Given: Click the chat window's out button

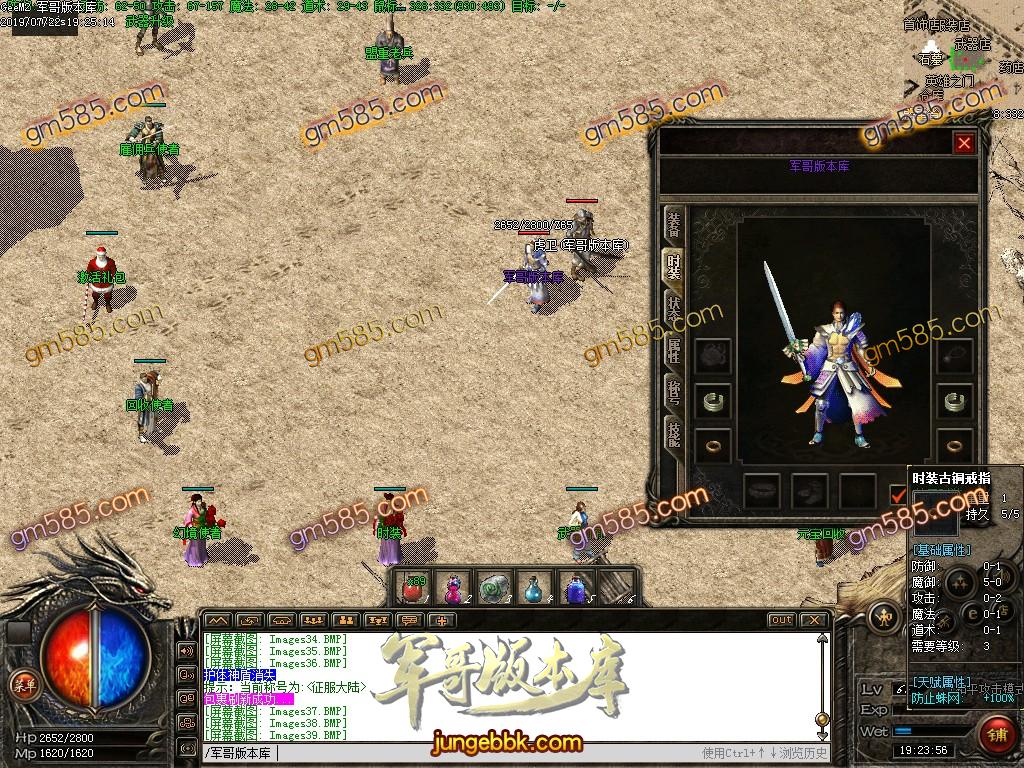Looking at the screenshot, I should [782, 620].
